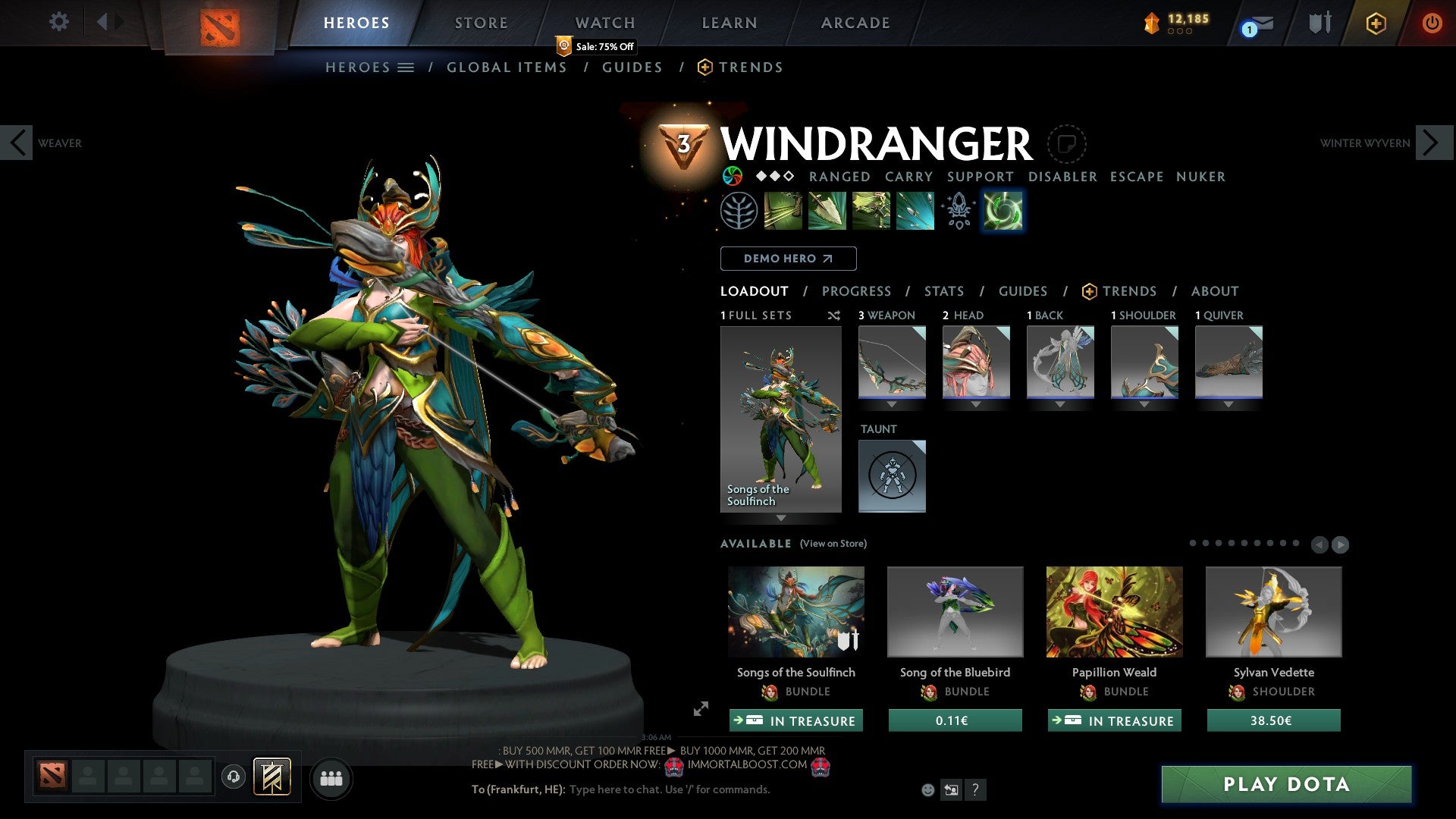
Task: Switch to the STATS tab
Action: [943, 291]
